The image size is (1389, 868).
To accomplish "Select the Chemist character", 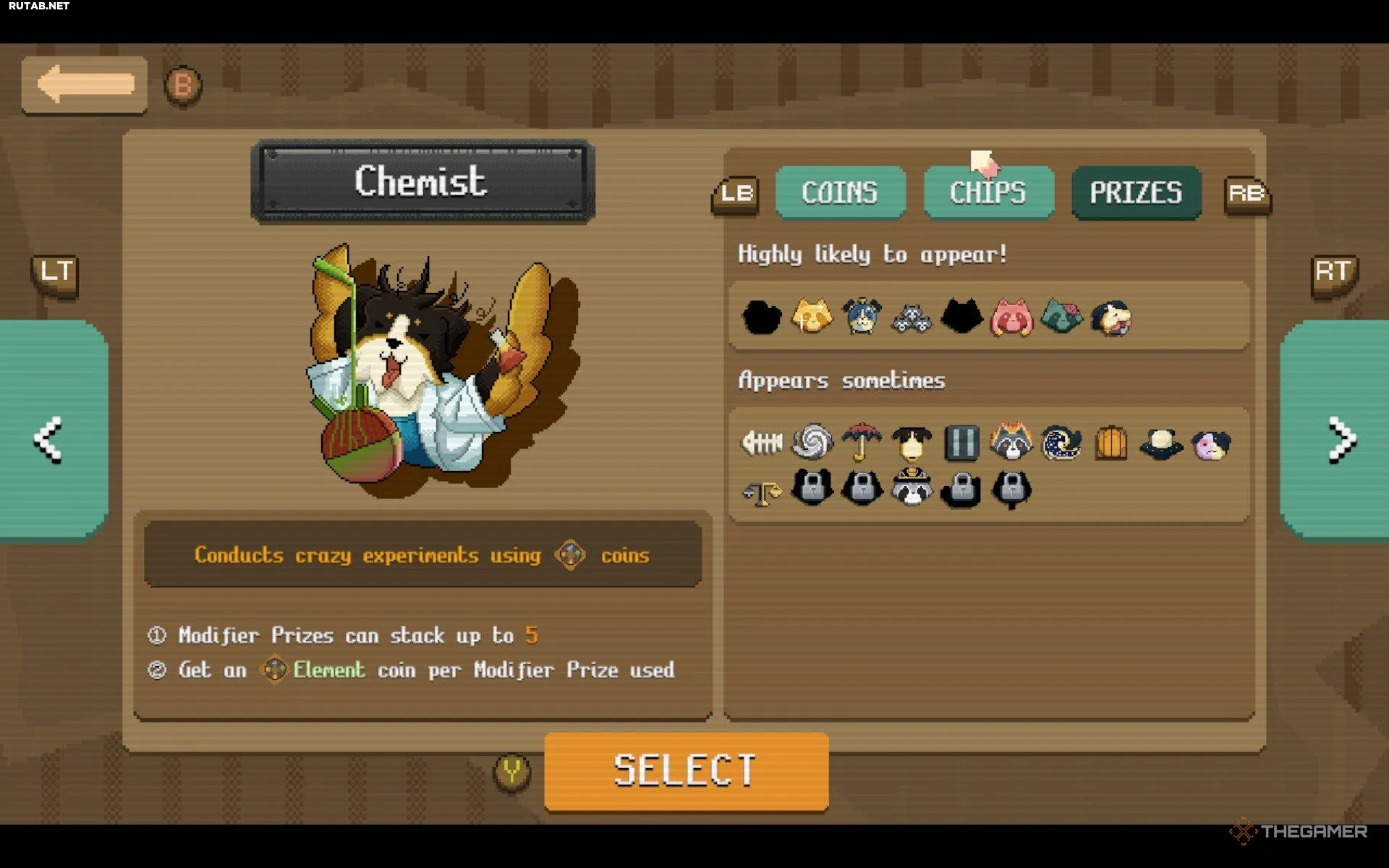I will (x=685, y=770).
